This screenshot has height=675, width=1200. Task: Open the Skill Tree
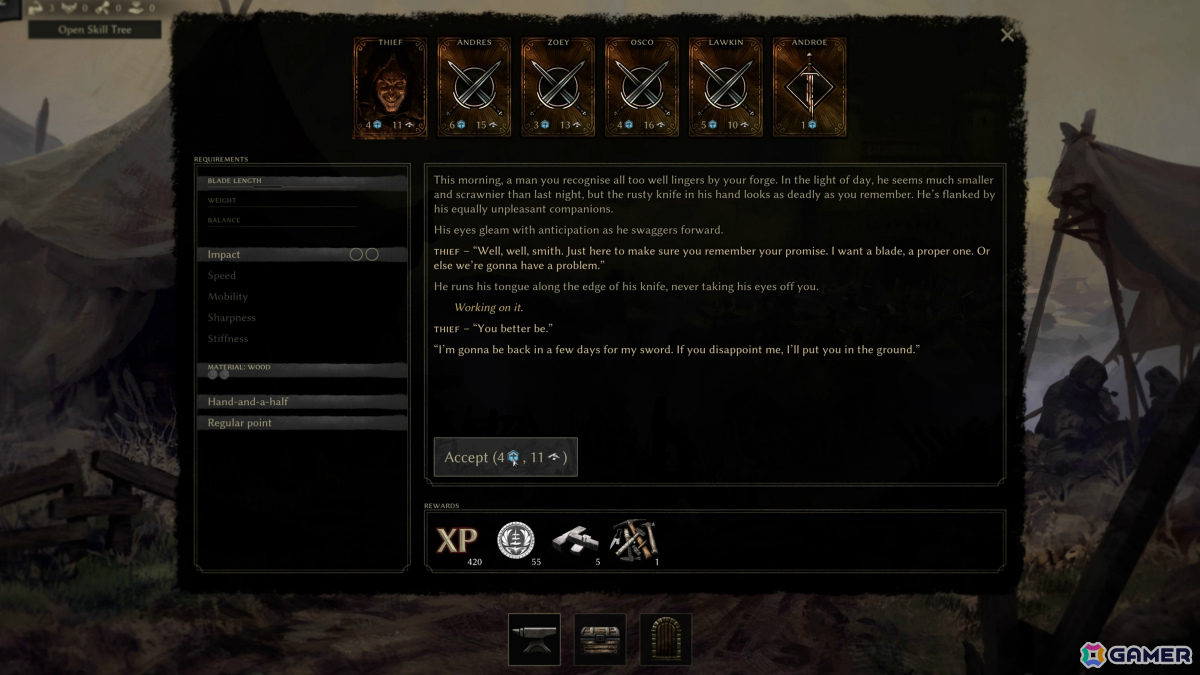point(94,29)
